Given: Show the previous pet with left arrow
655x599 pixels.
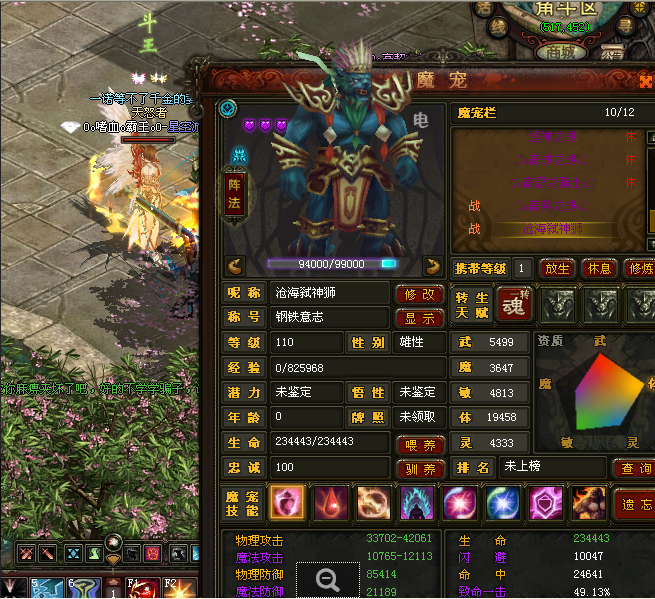Looking at the screenshot, I should pos(236,265).
